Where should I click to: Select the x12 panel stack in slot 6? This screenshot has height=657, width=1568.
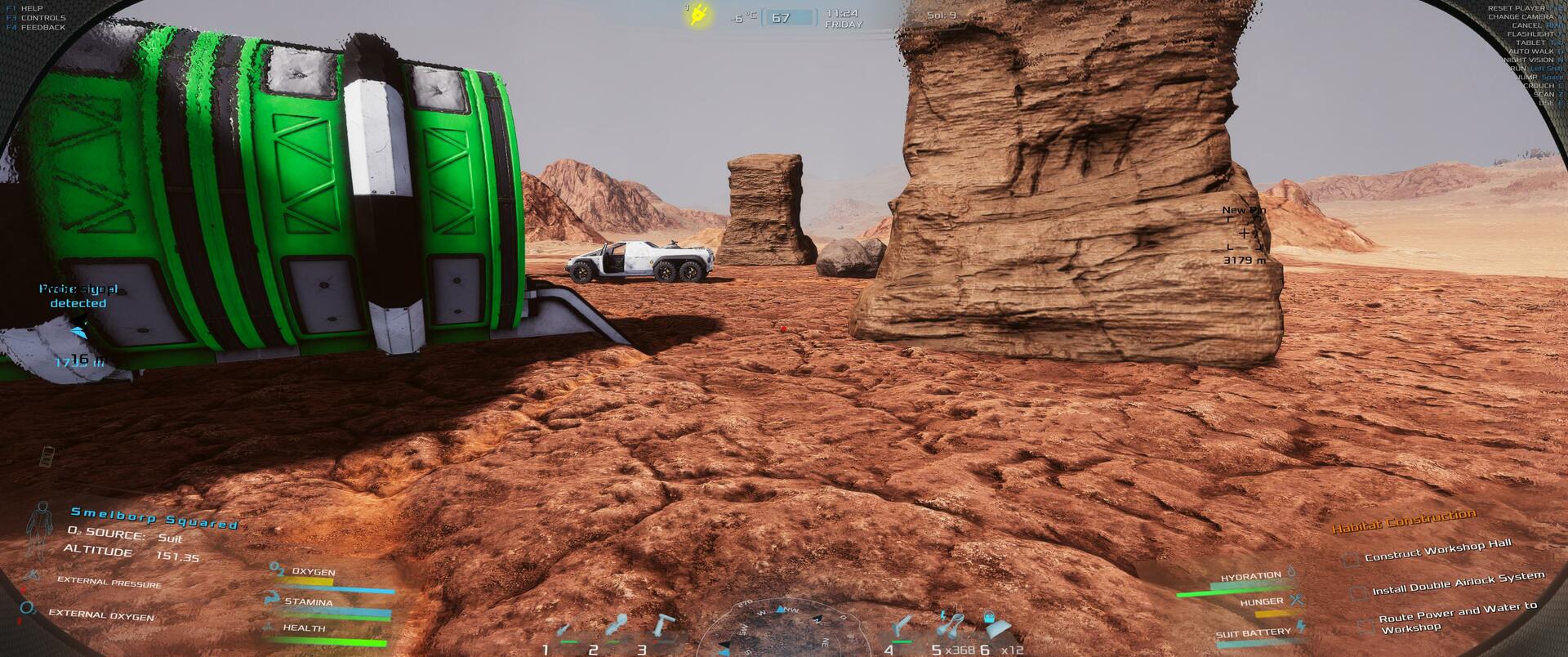pyautogui.click(x=994, y=628)
